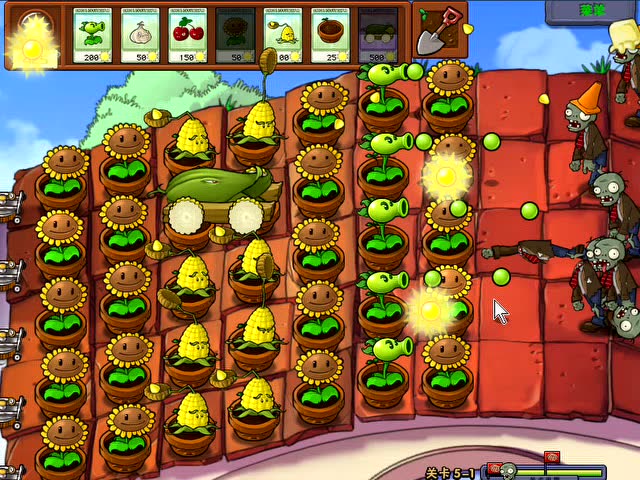The image size is (640, 480).
Task: Choose the Garlic seed packet
Action: pyautogui.click(x=141, y=35)
